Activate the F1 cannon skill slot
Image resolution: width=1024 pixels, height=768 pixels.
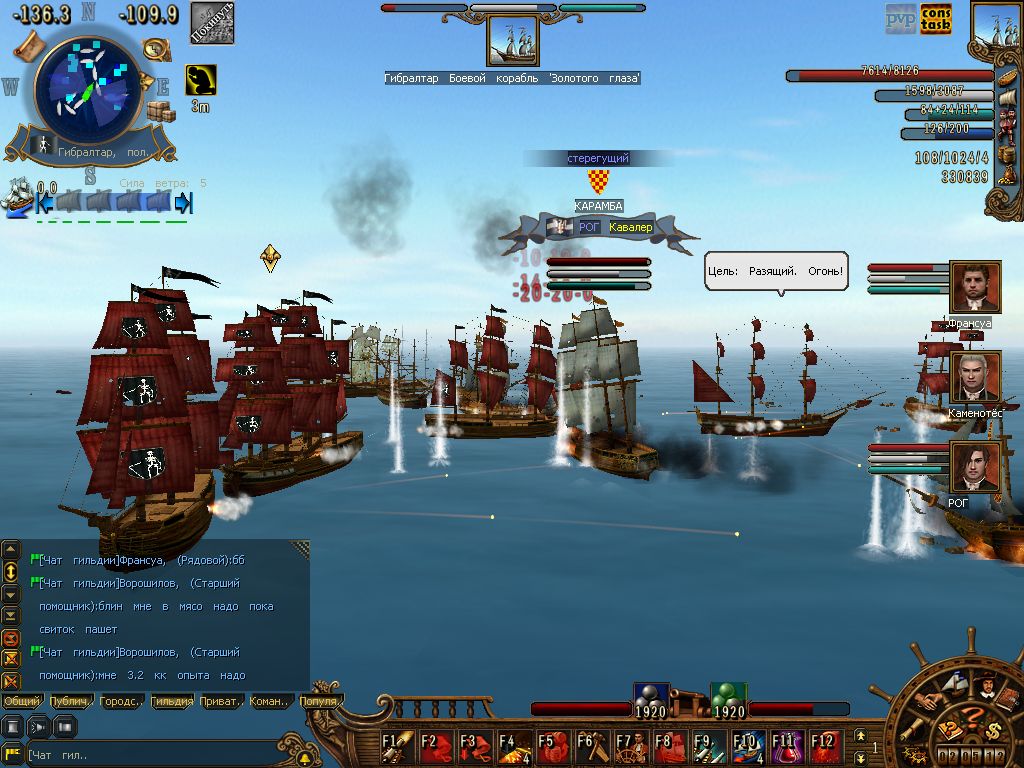397,746
